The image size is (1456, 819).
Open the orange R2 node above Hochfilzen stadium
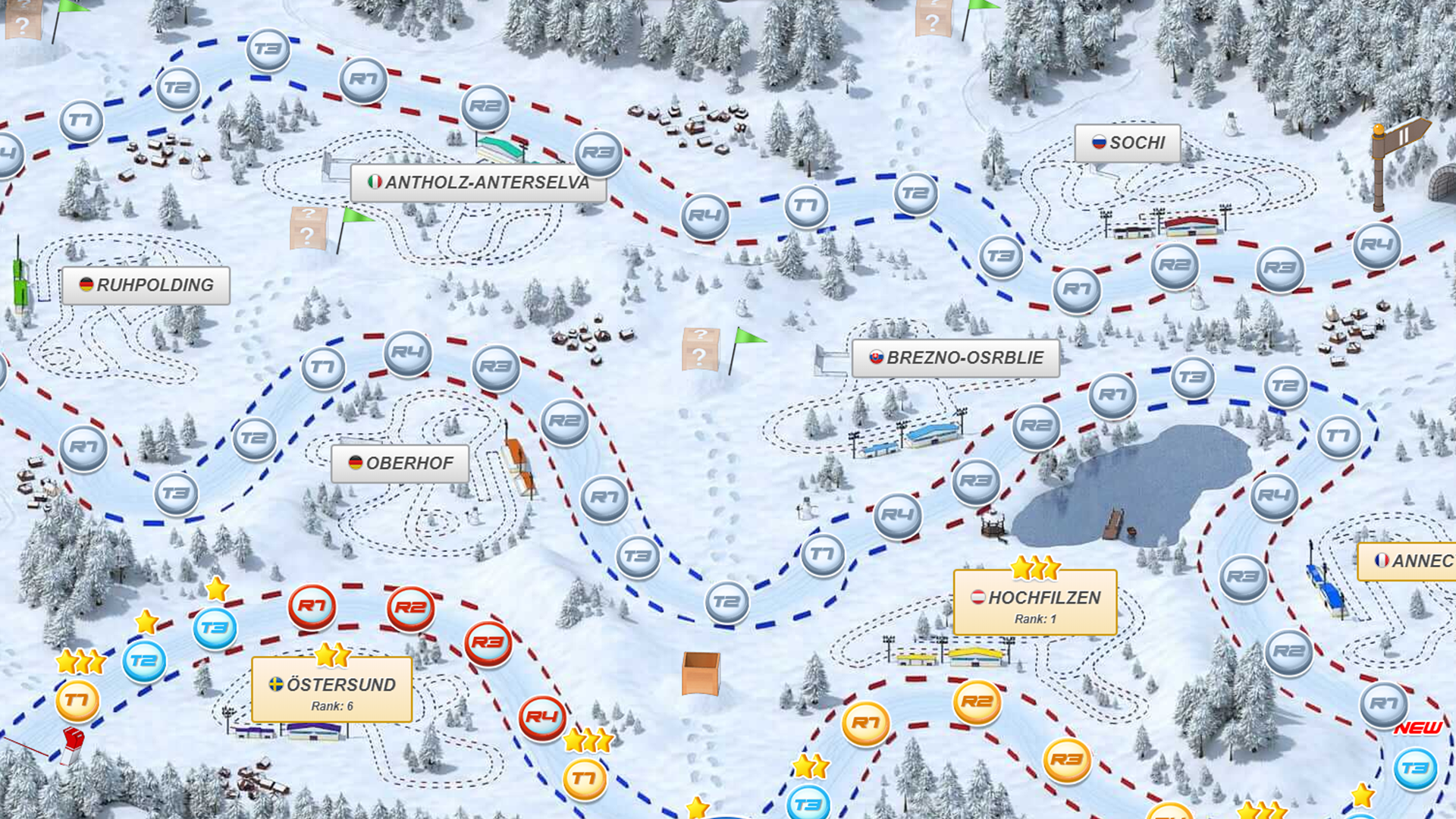point(978,701)
